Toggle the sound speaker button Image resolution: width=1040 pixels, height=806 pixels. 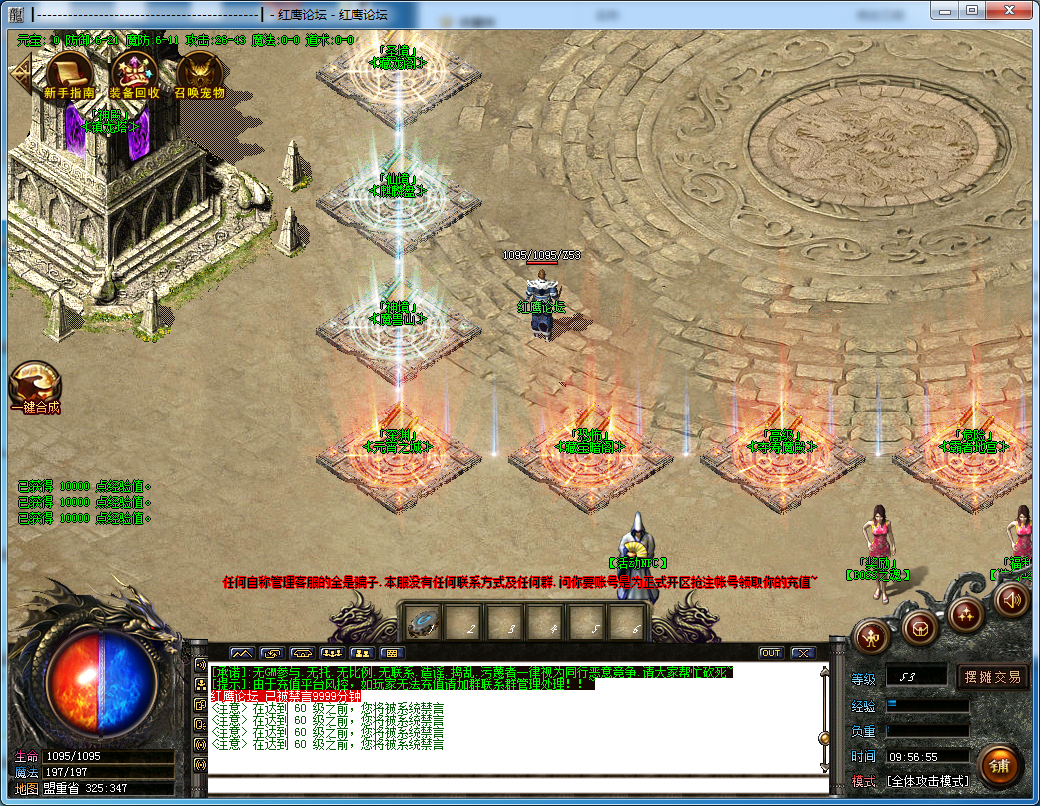tap(1012, 598)
